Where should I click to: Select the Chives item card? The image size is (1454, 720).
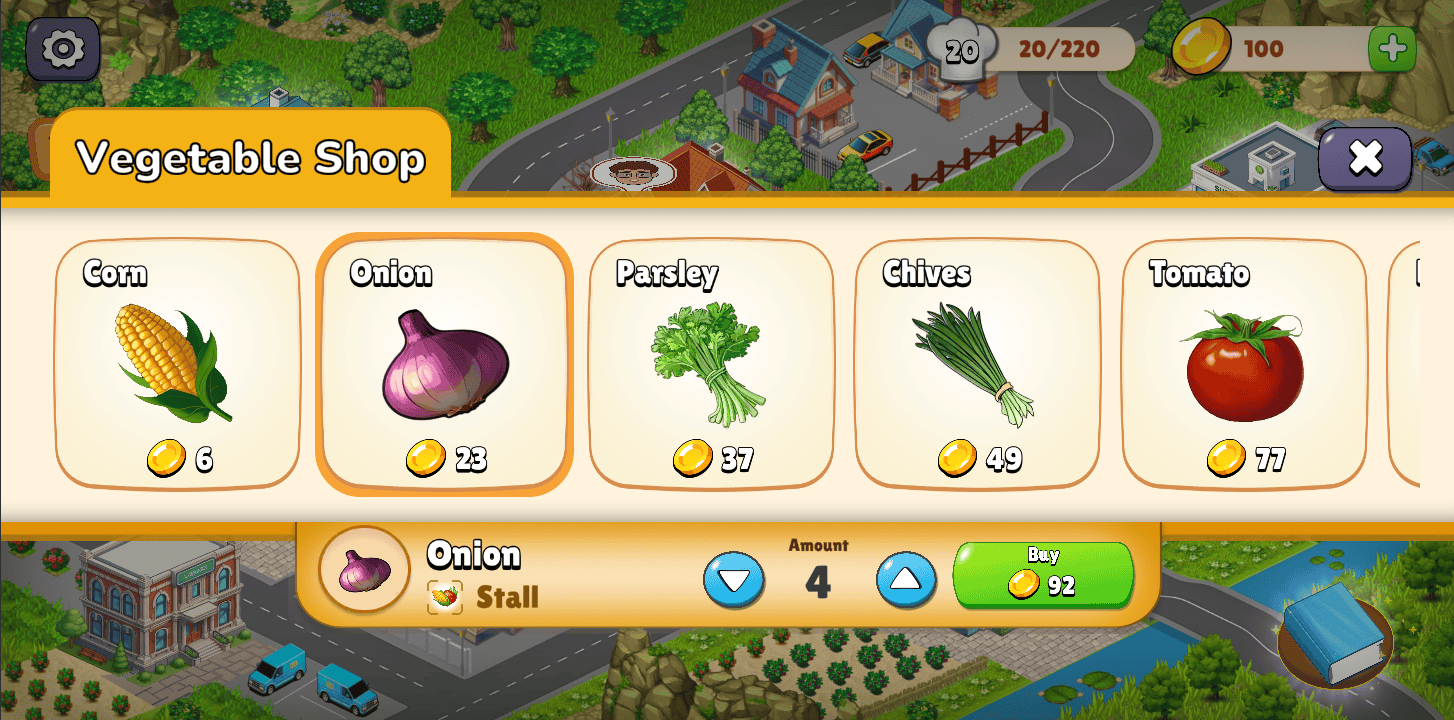(x=977, y=364)
